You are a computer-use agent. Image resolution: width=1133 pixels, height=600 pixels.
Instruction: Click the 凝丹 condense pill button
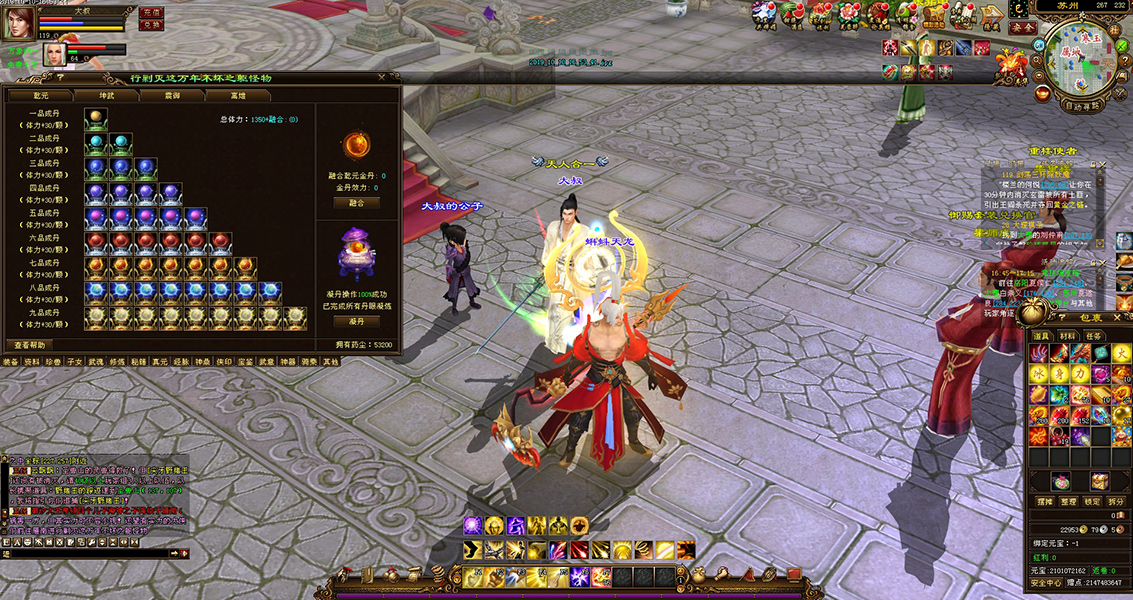point(356,322)
